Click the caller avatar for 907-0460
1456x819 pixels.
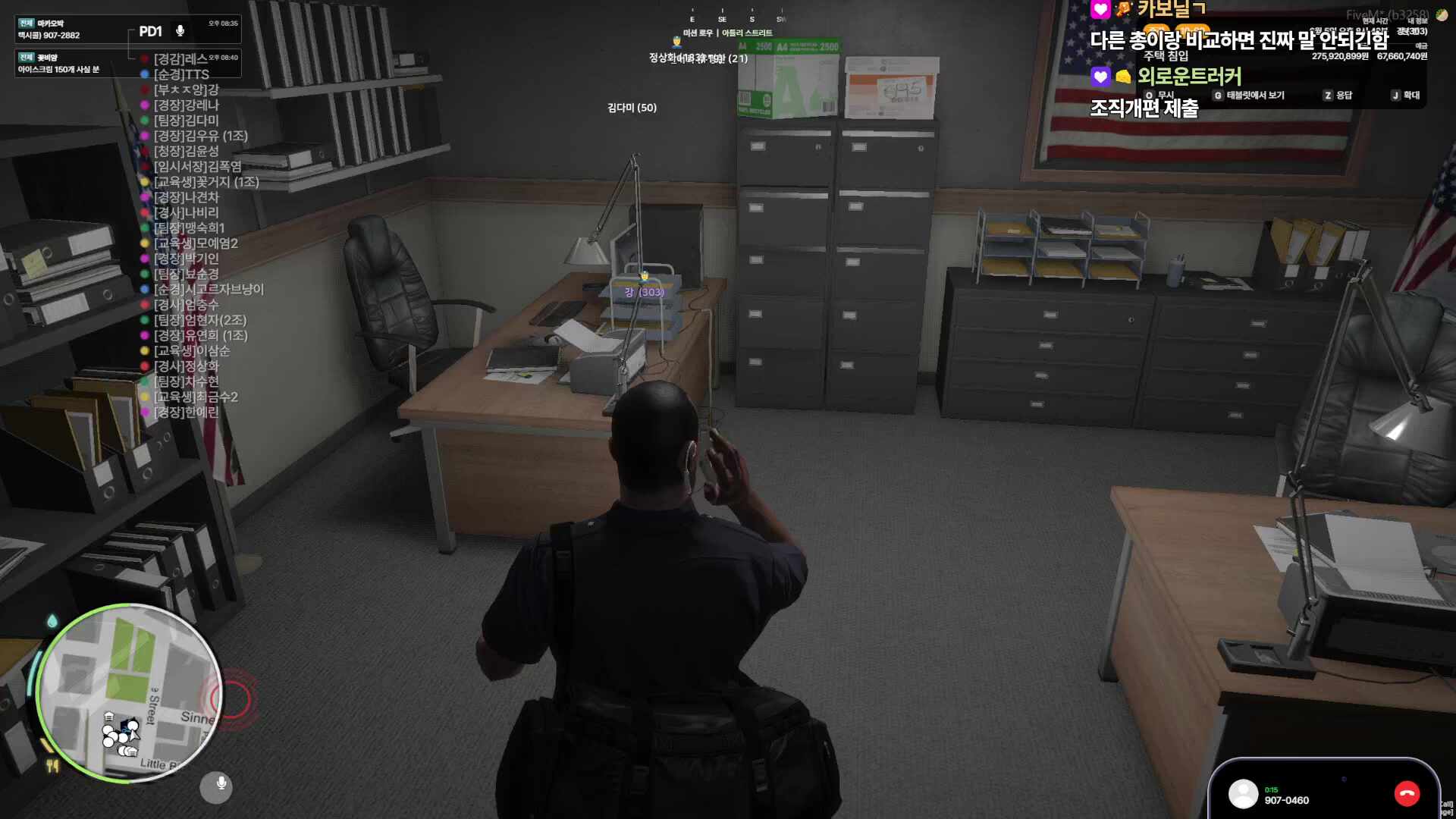1243,794
